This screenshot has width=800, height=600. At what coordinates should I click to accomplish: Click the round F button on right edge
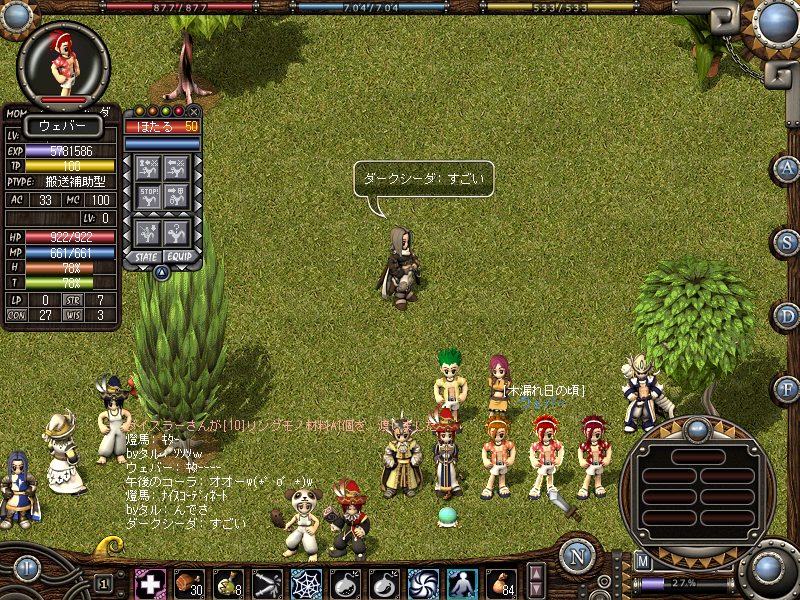787,387
